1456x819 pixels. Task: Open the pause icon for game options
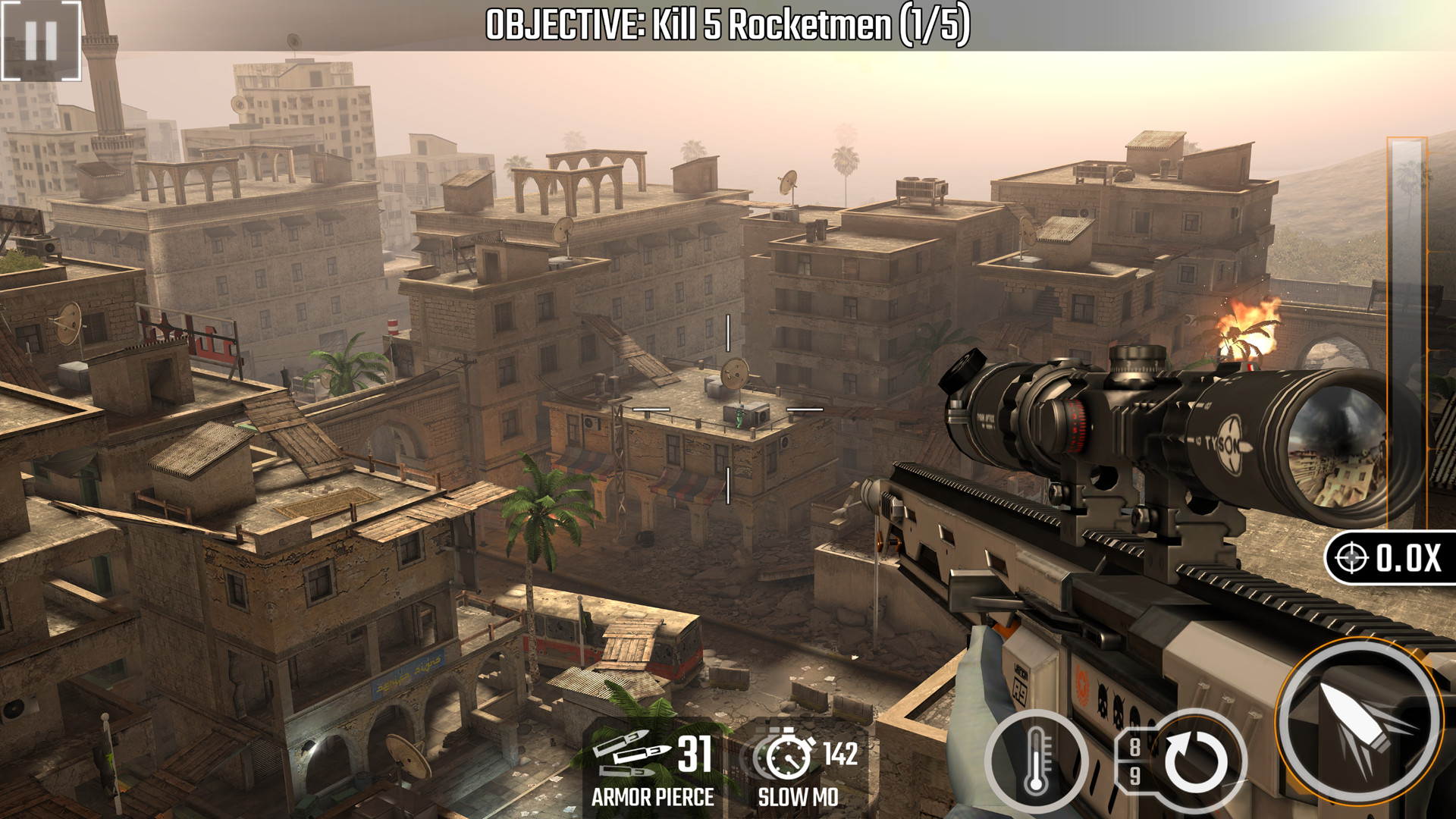42,42
